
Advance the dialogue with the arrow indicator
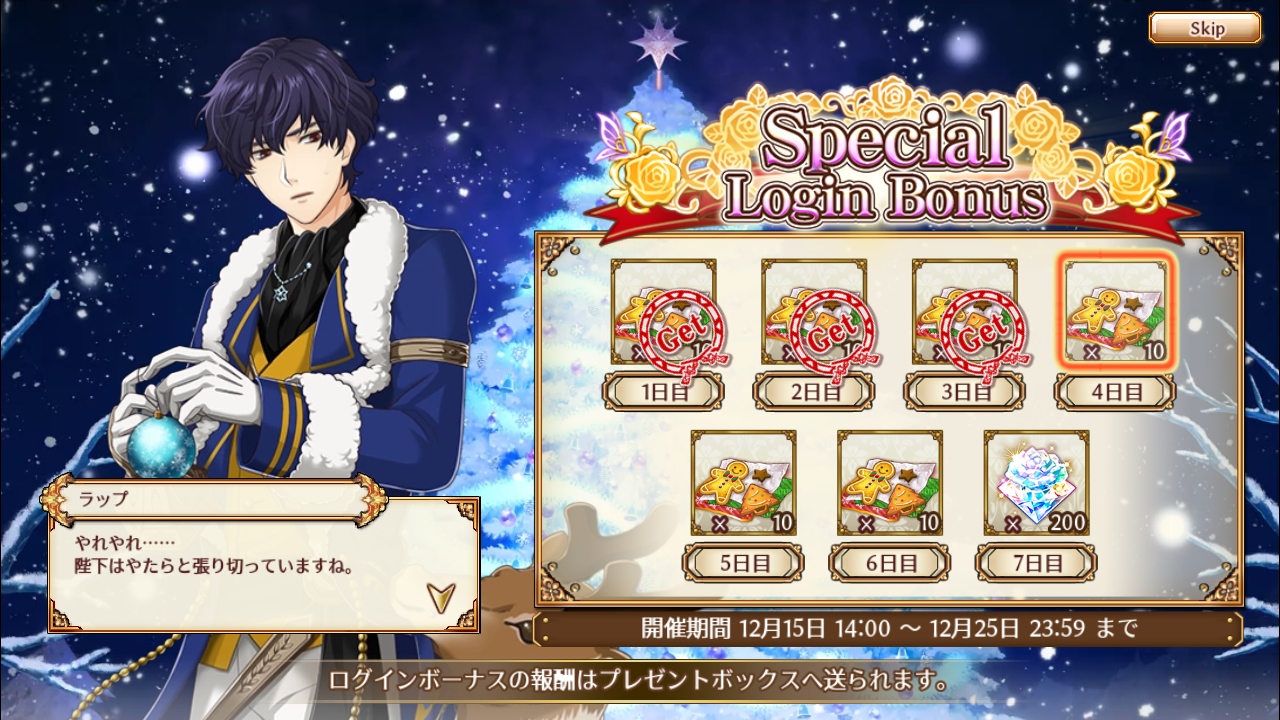438,596
